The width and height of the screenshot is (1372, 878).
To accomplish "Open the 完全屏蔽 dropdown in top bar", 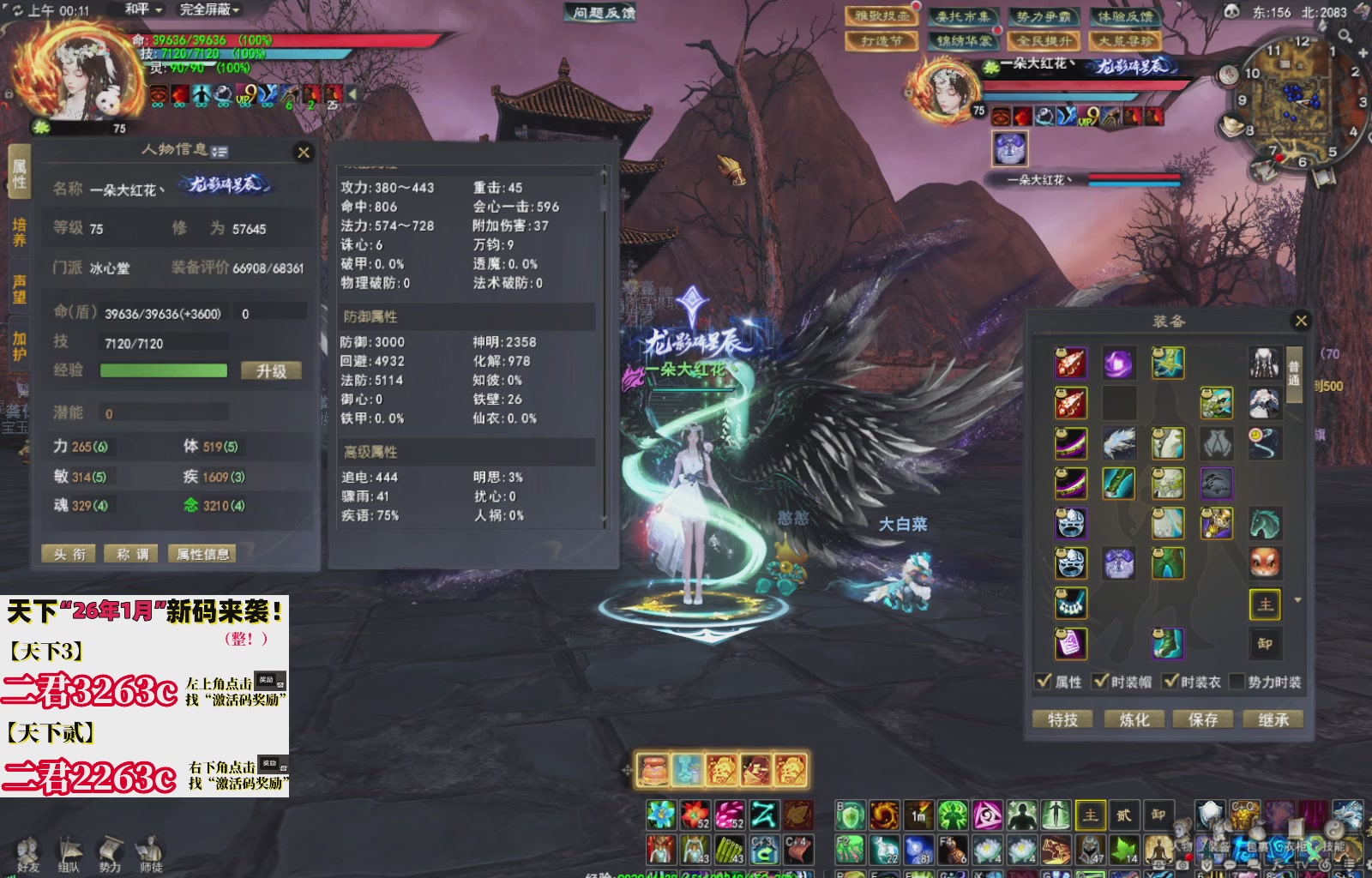I will (211, 10).
